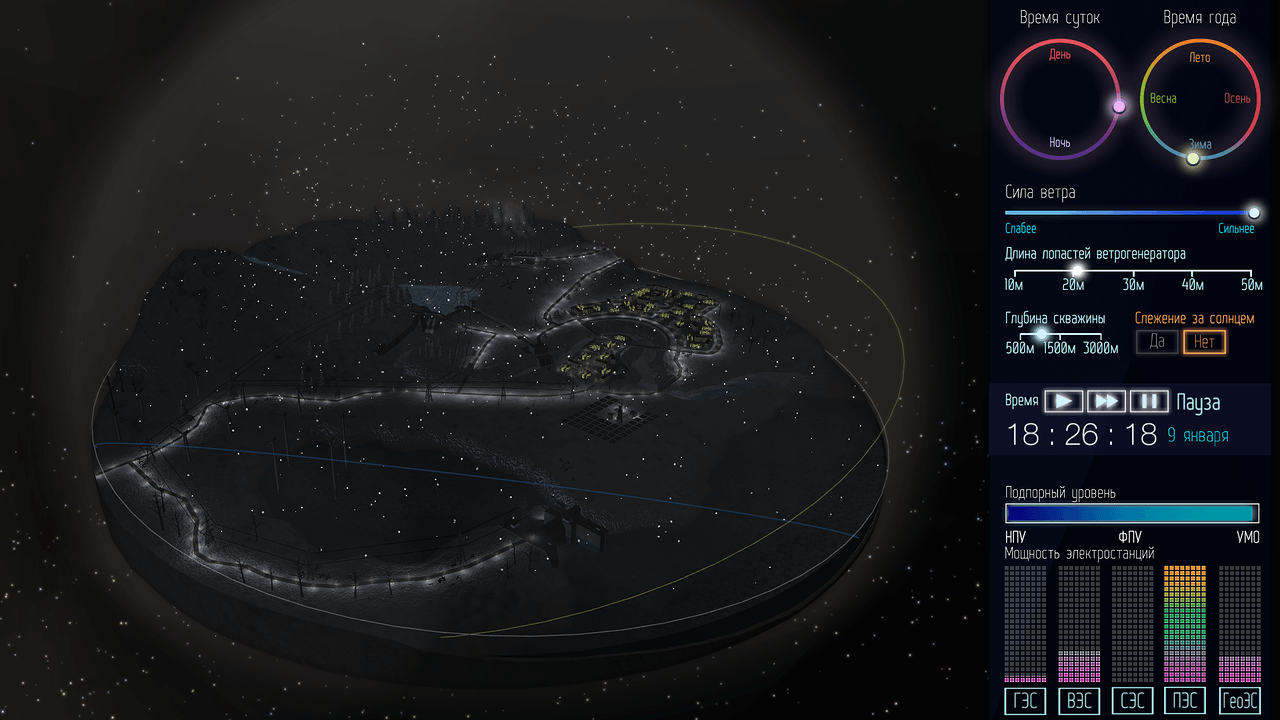Click the Подпорный уровень water level bar
The image size is (1280, 720).
pyautogui.click(x=1132, y=513)
